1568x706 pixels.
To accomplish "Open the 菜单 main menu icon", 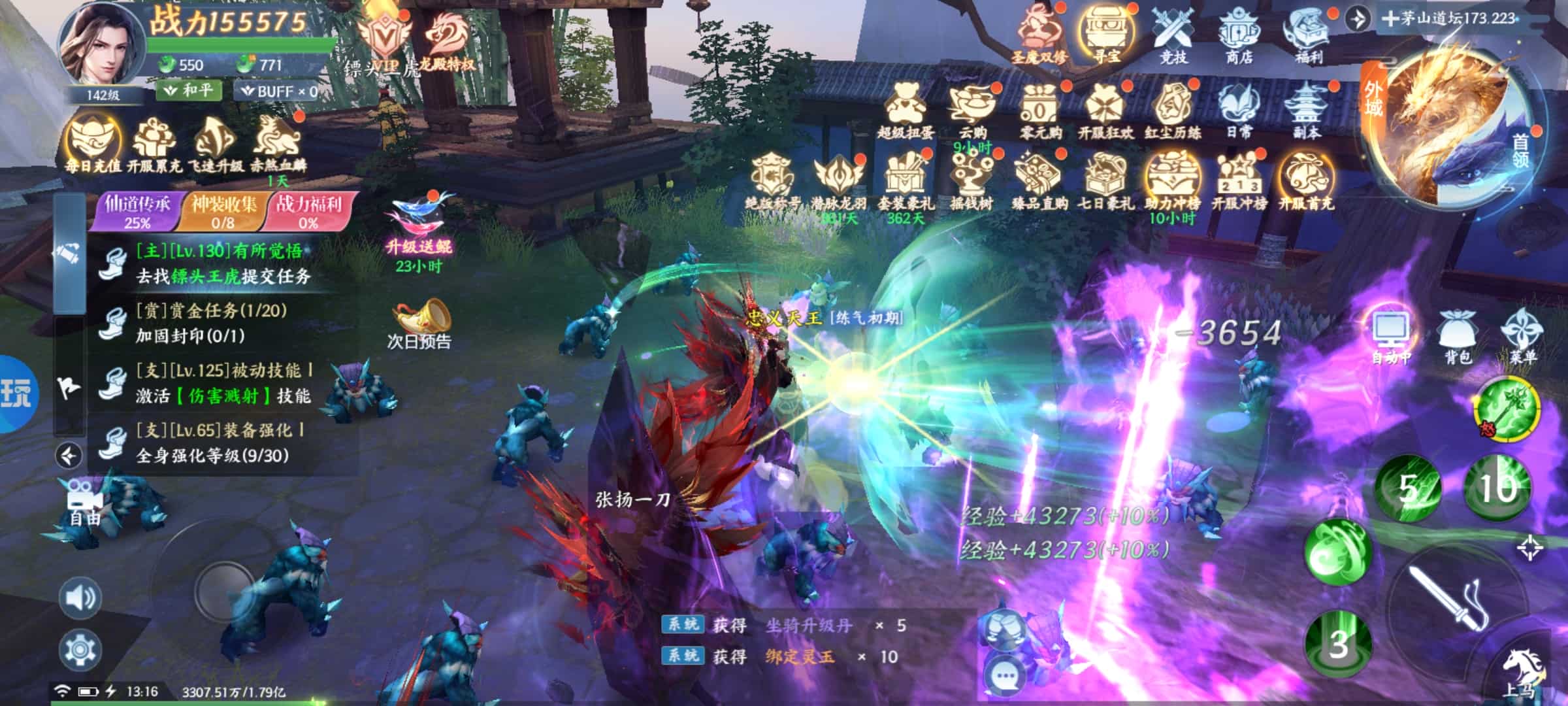I will 1523,335.
